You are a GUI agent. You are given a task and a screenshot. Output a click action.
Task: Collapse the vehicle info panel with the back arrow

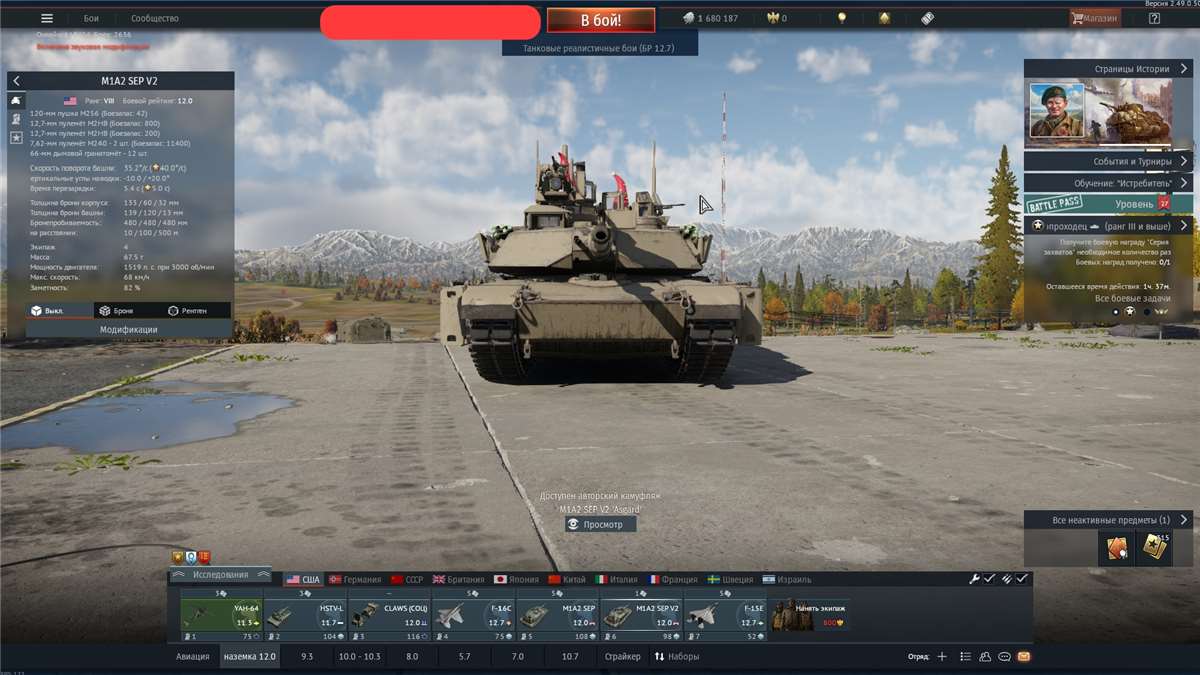point(16,80)
